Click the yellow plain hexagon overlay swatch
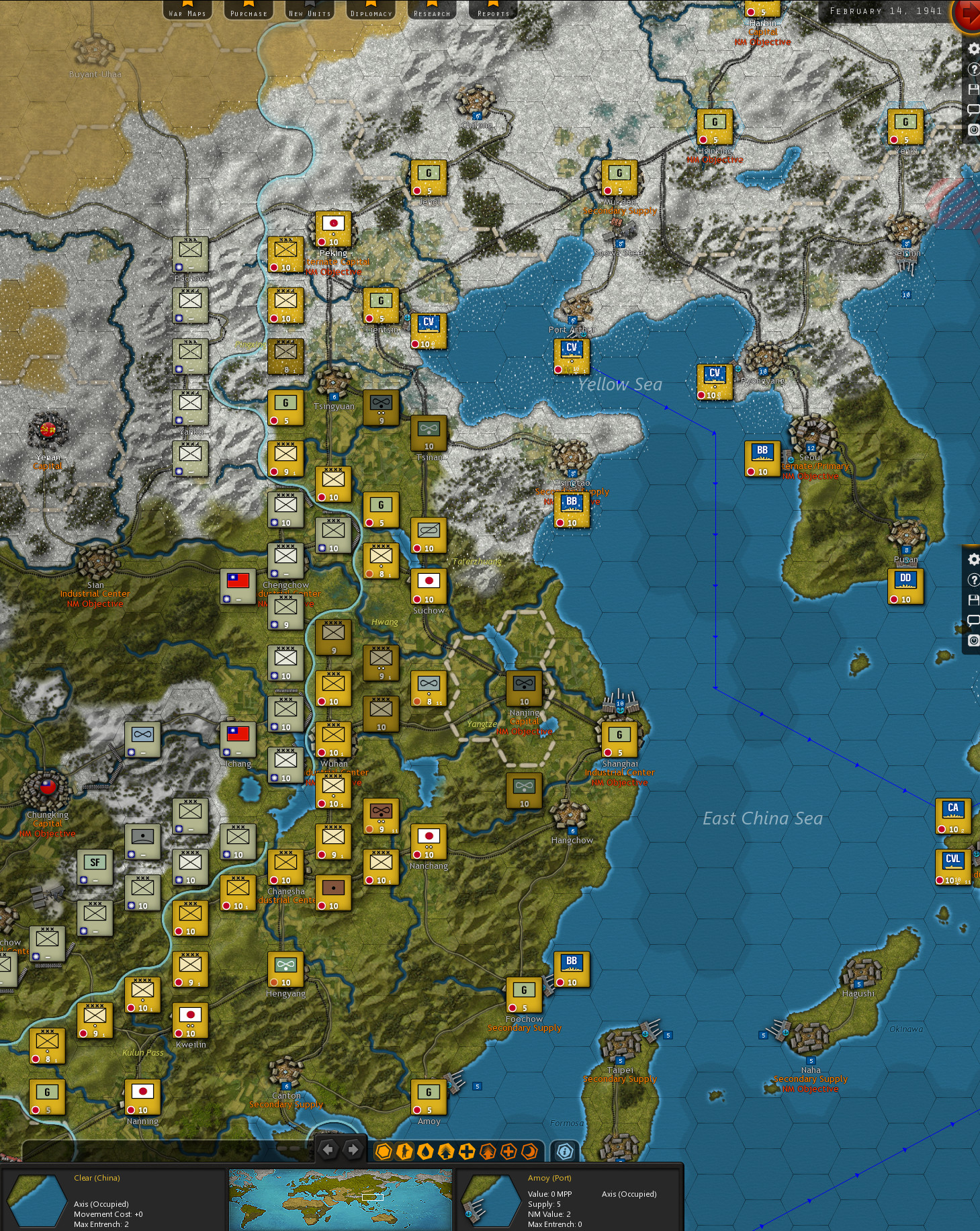This screenshot has width=980, height=1231. (384, 1150)
